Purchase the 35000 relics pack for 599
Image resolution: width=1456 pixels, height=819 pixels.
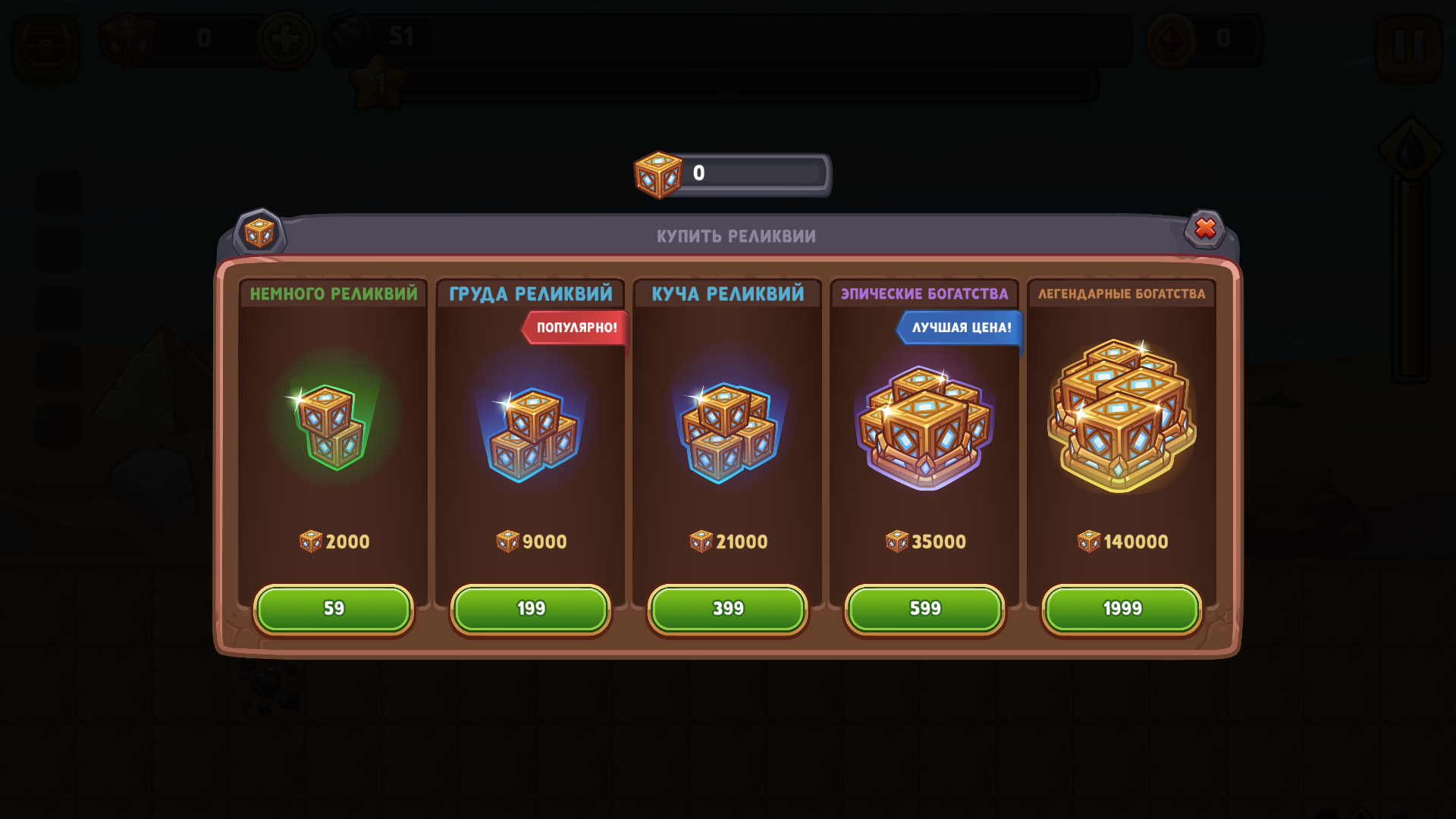924,609
